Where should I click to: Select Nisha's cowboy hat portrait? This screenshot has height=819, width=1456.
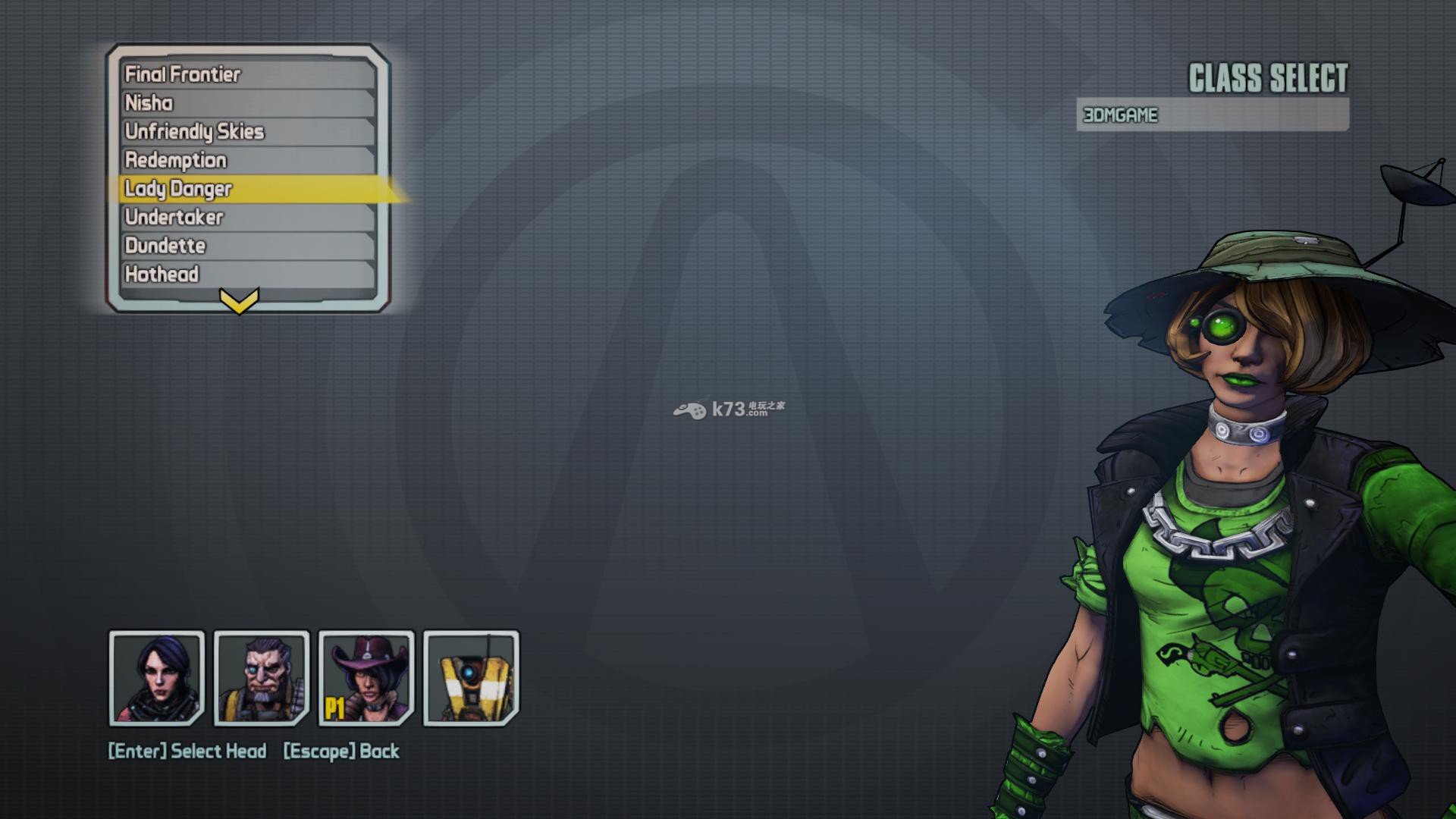pyautogui.click(x=366, y=678)
